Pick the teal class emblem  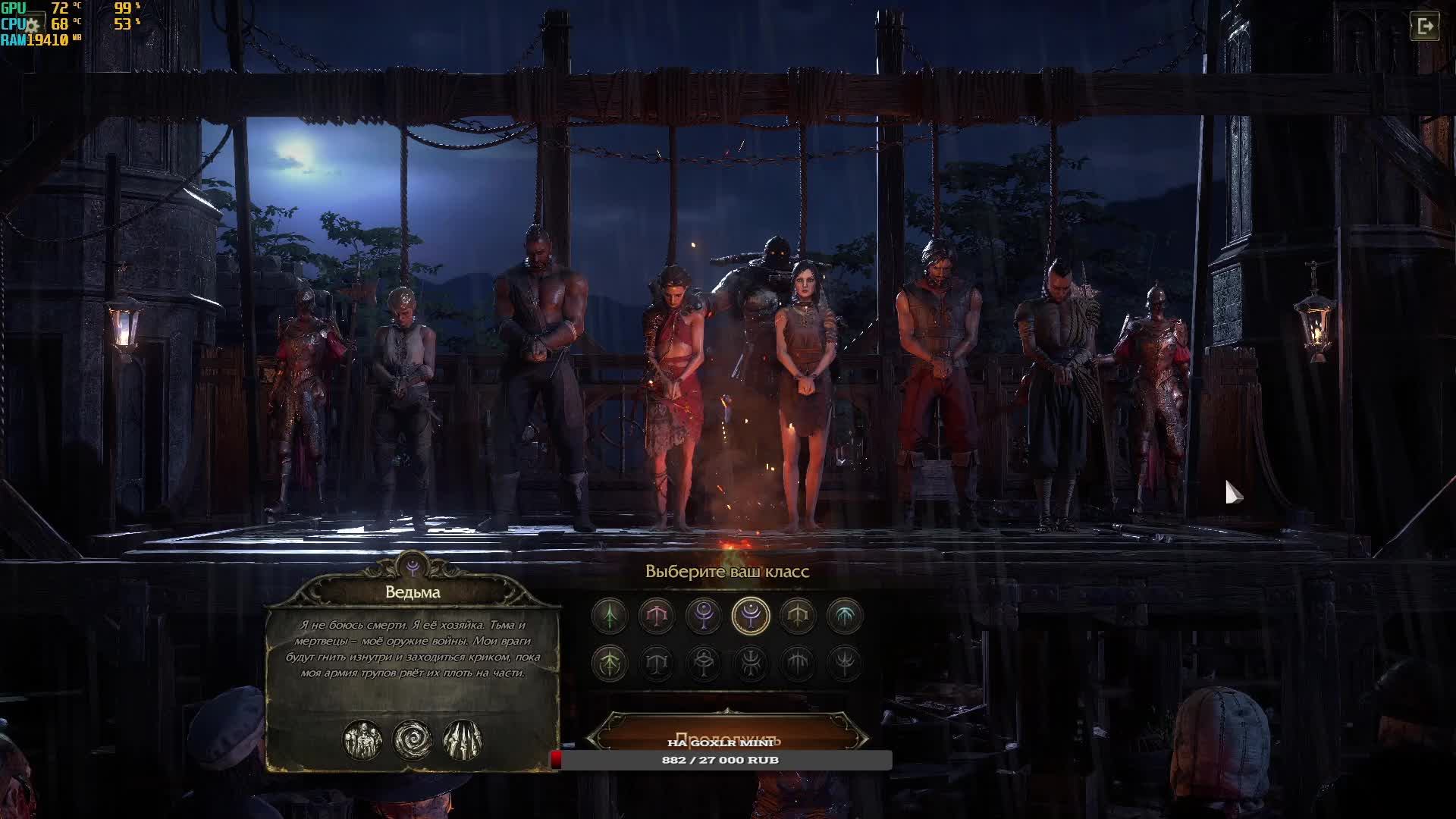(x=845, y=616)
